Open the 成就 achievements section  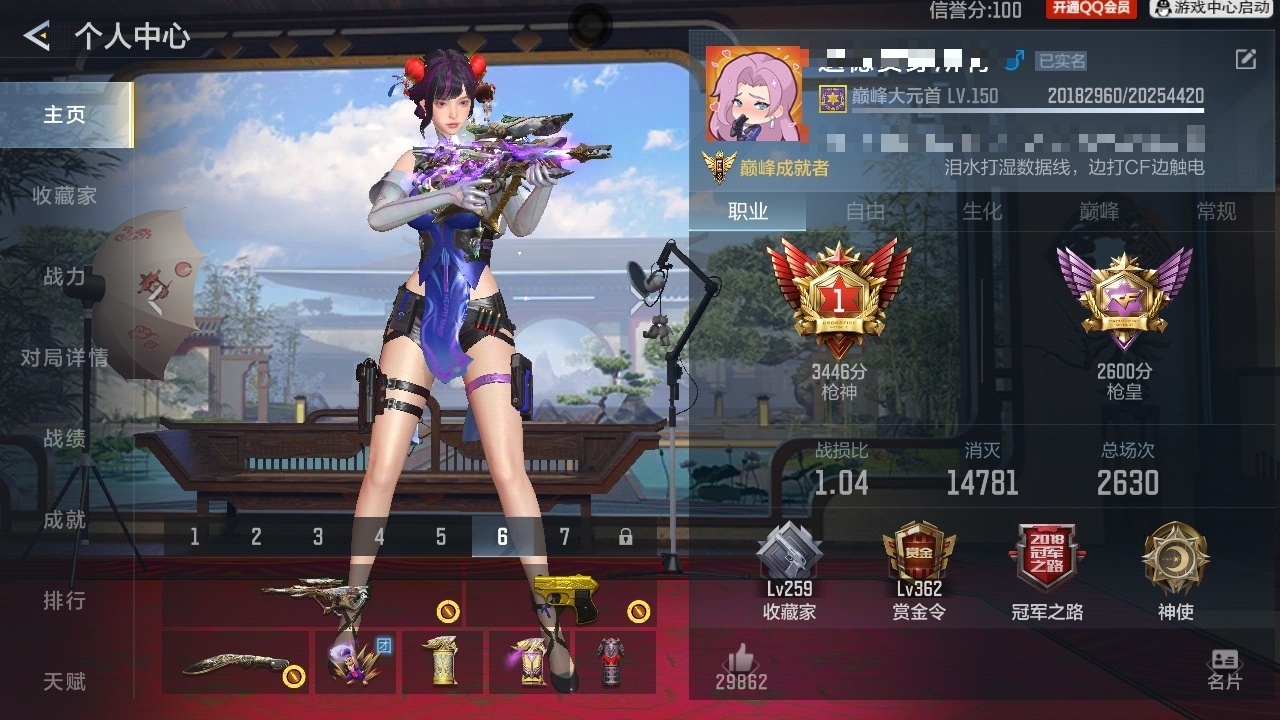click(x=65, y=520)
